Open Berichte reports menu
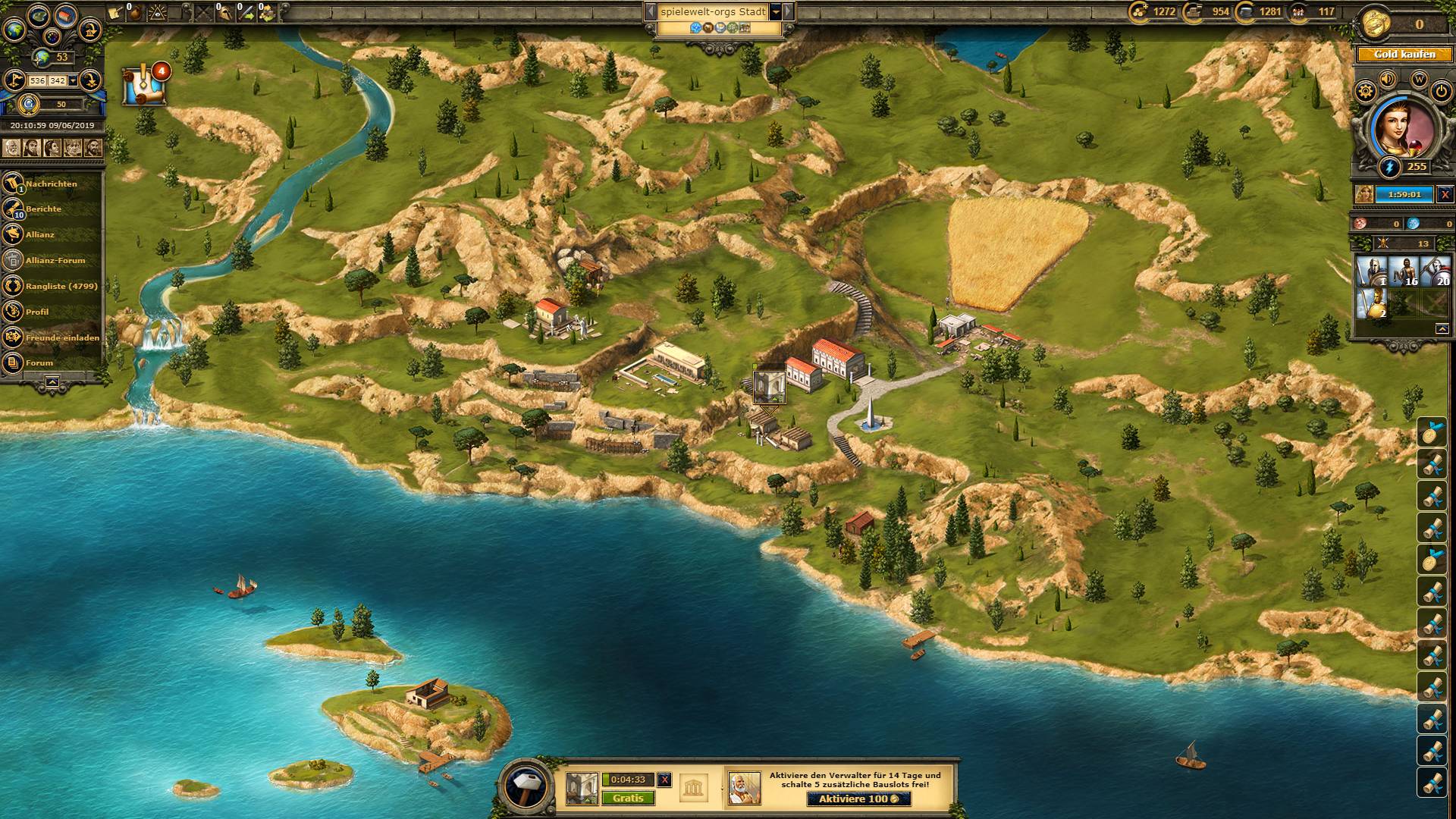The width and height of the screenshot is (1456, 819). 43,209
